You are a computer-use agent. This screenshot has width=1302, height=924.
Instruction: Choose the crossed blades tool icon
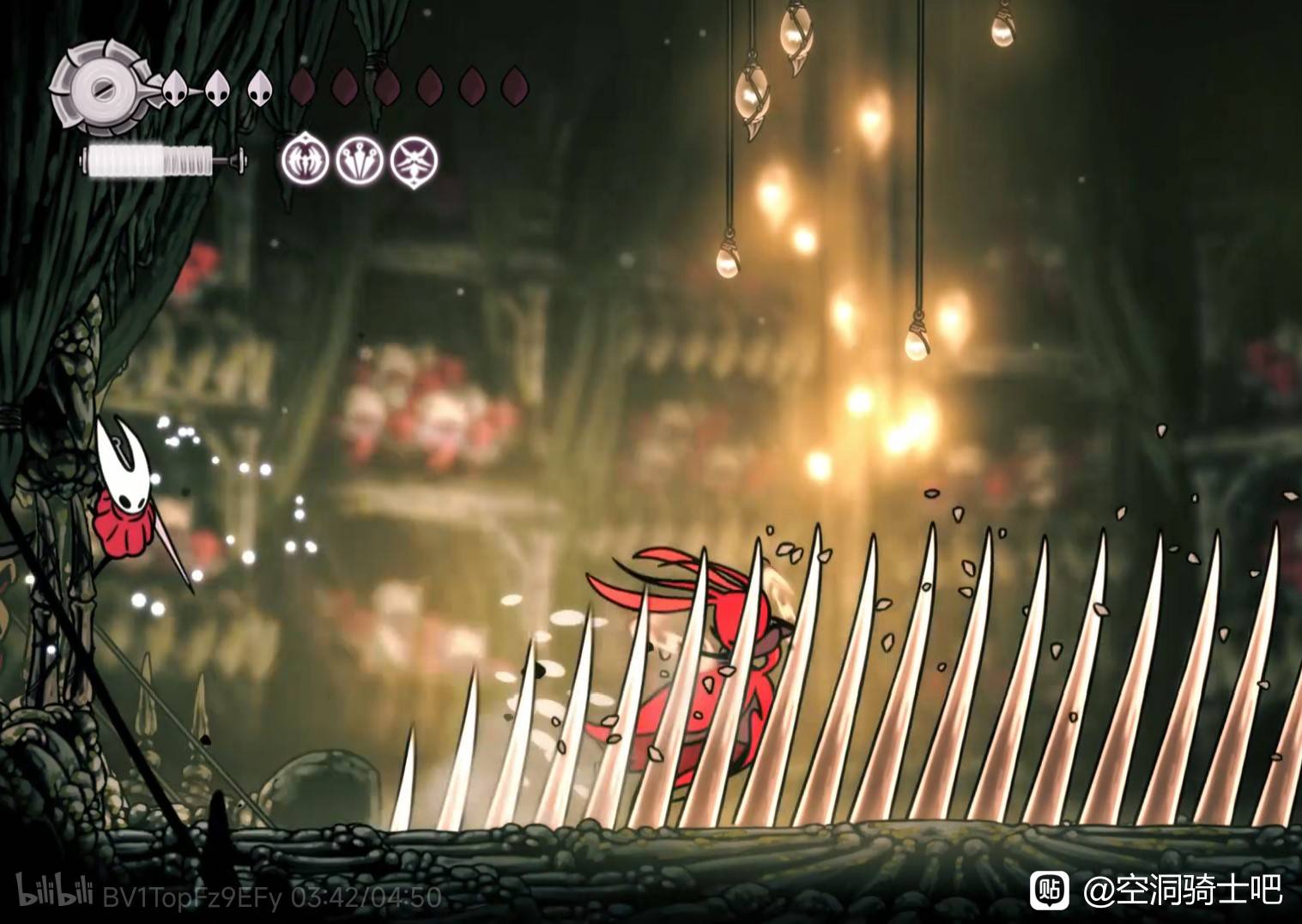pyautogui.click(x=415, y=160)
